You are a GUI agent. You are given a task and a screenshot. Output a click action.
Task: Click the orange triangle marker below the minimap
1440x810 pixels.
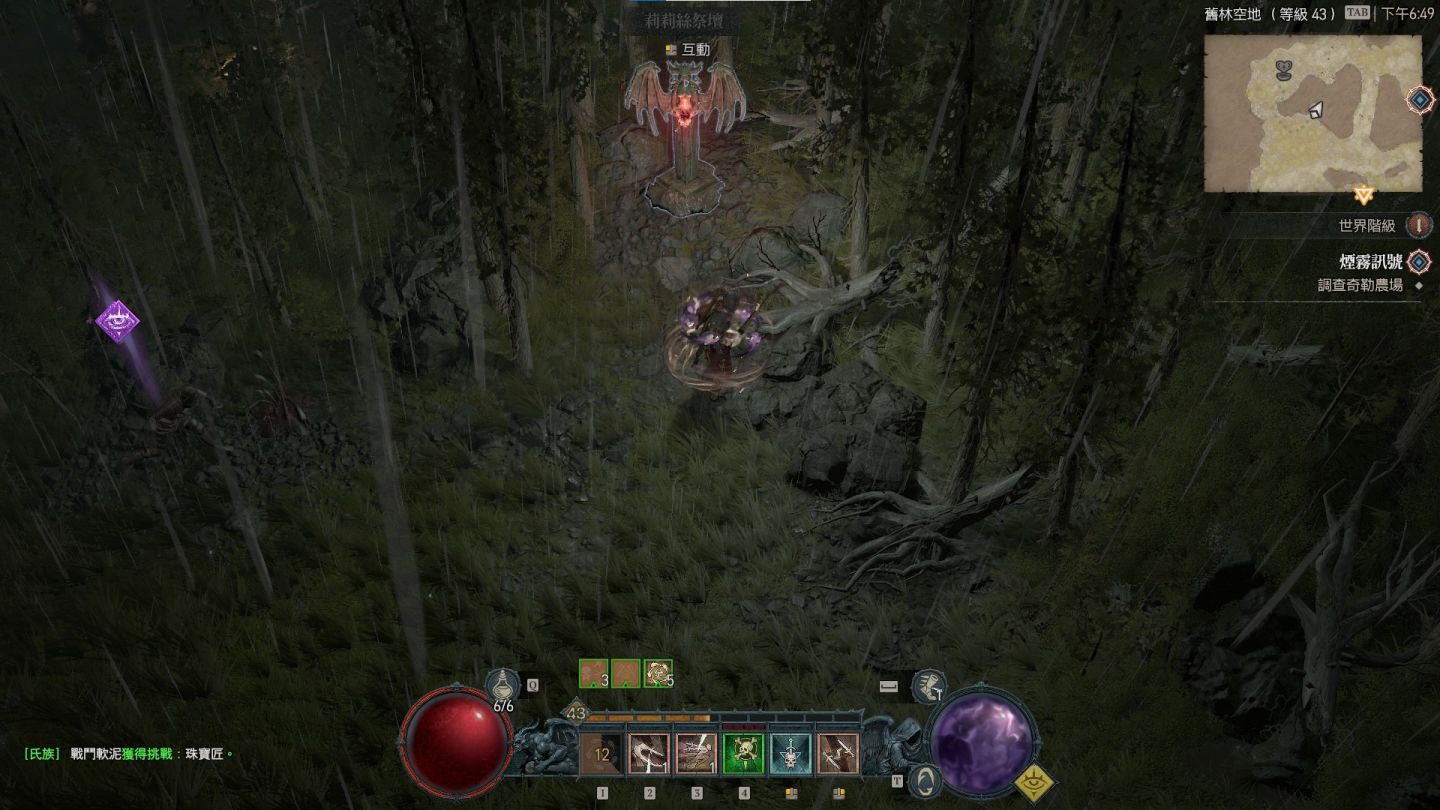[1363, 195]
